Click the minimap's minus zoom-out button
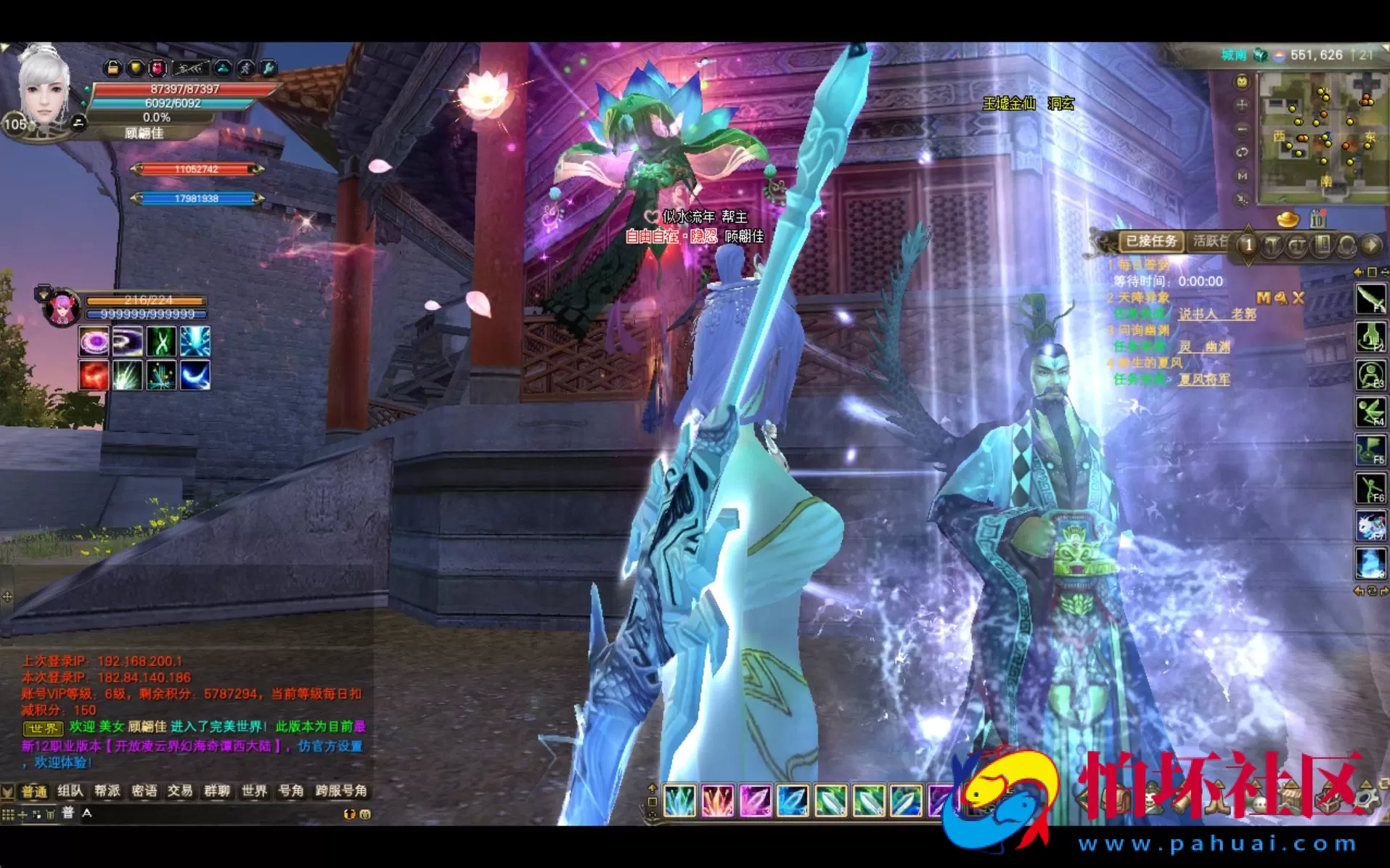Screen dimensions: 1390x868 coord(1242,128)
